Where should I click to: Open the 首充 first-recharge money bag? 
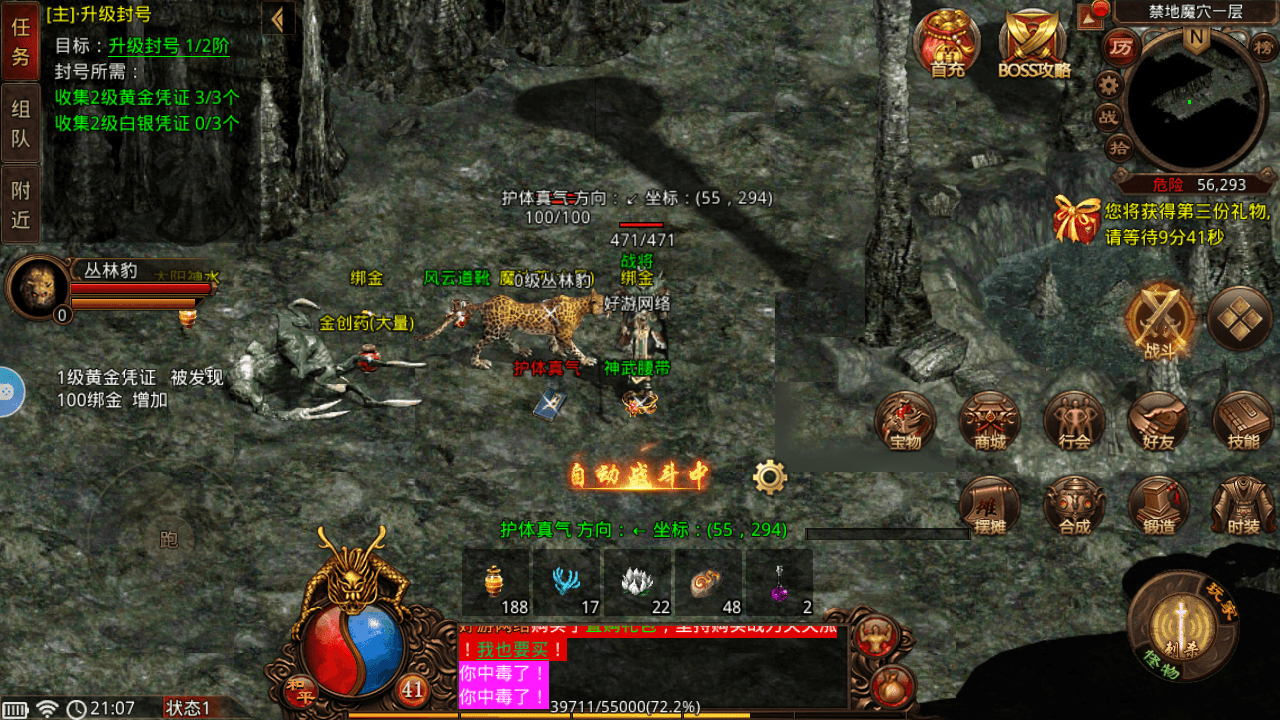click(x=946, y=44)
